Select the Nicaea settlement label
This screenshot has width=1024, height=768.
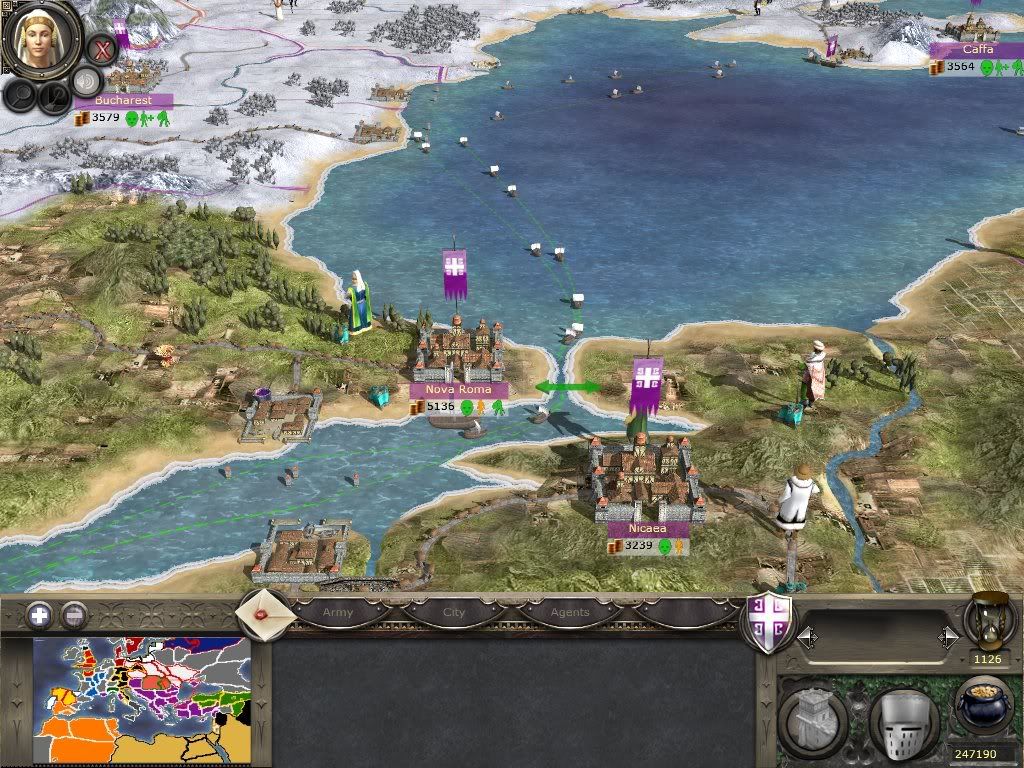tap(648, 528)
